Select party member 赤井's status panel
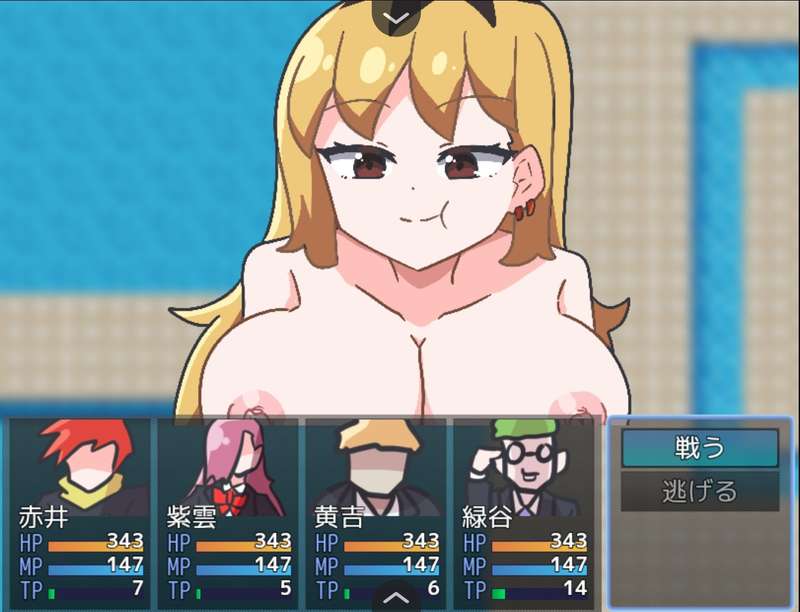 pyautogui.click(x=83, y=511)
